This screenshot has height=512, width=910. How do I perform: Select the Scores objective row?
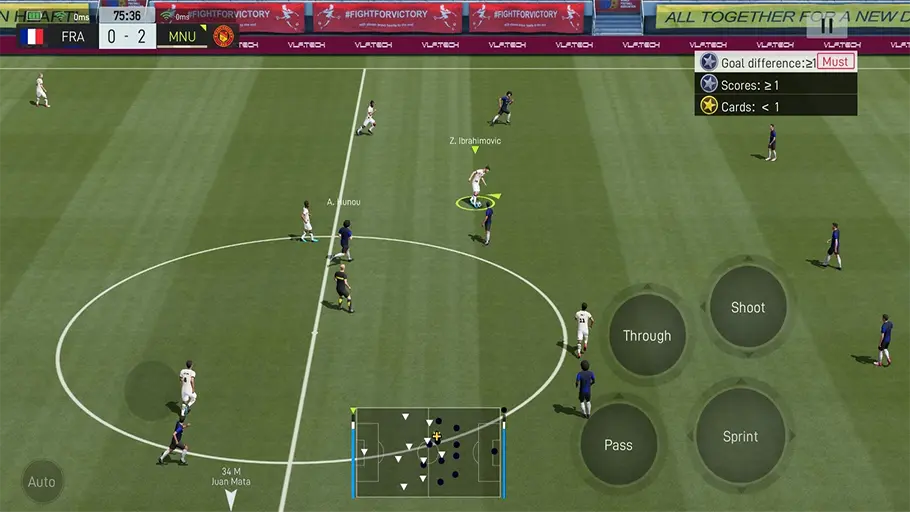click(775, 85)
